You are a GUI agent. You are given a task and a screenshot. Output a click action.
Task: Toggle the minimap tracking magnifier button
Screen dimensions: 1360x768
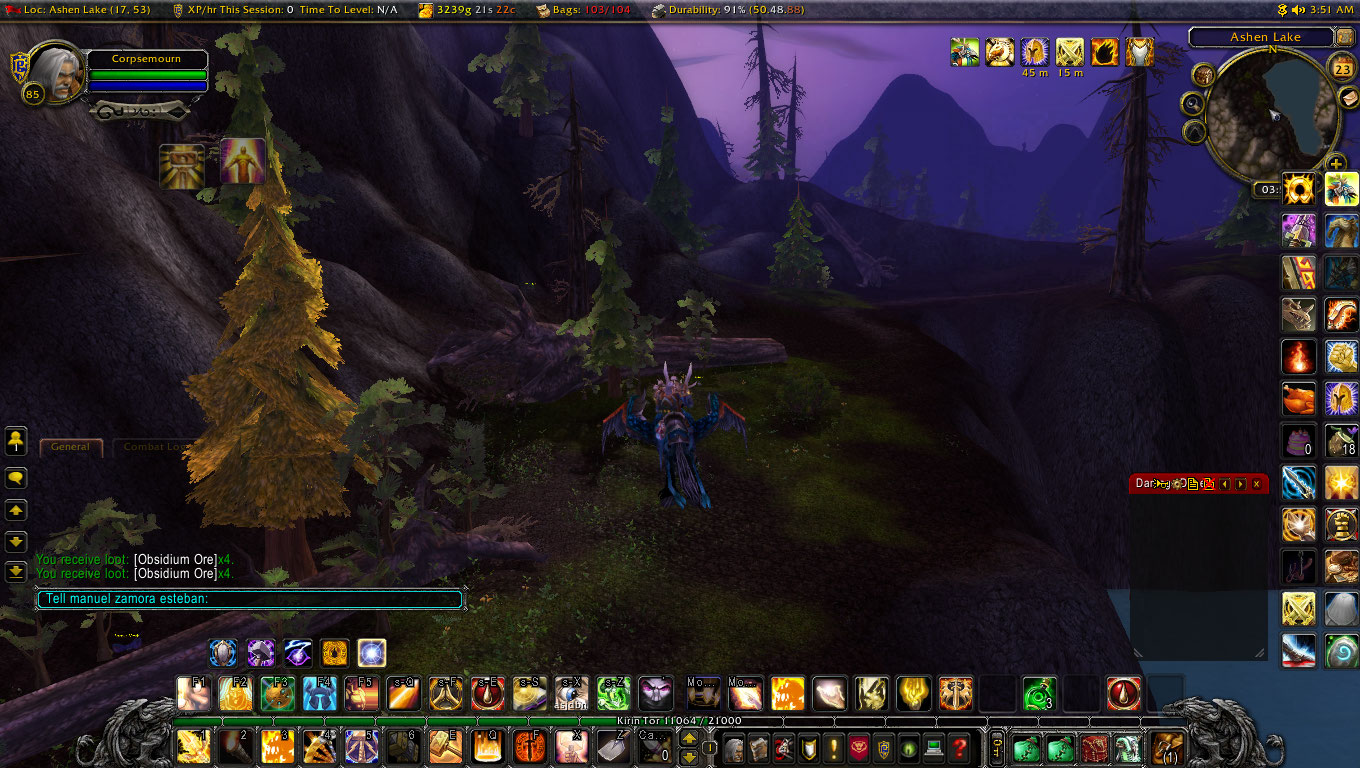click(1192, 103)
